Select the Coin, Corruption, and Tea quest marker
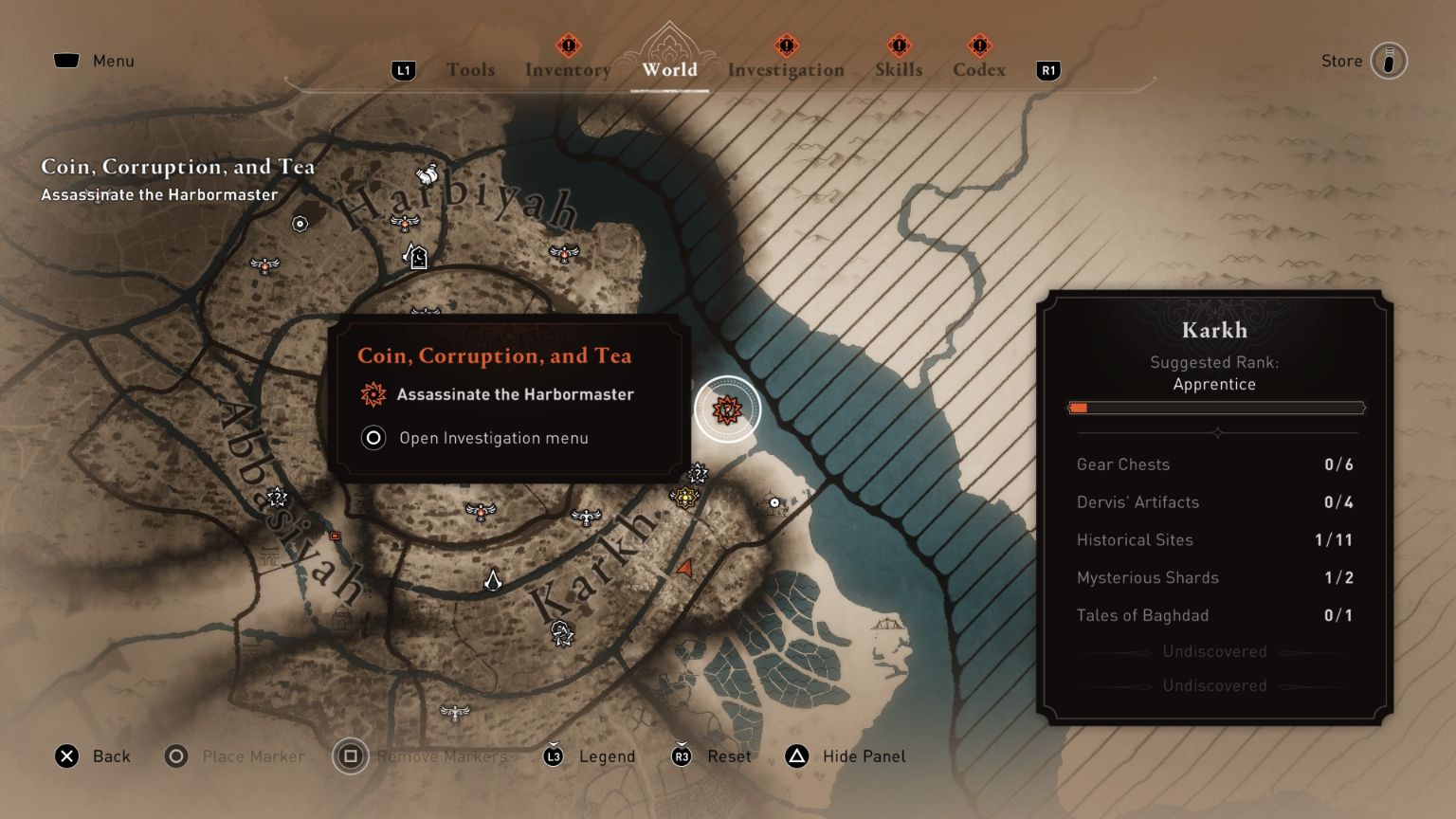Screen dimensions: 1456x819 pyautogui.click(x=726, y=408)
